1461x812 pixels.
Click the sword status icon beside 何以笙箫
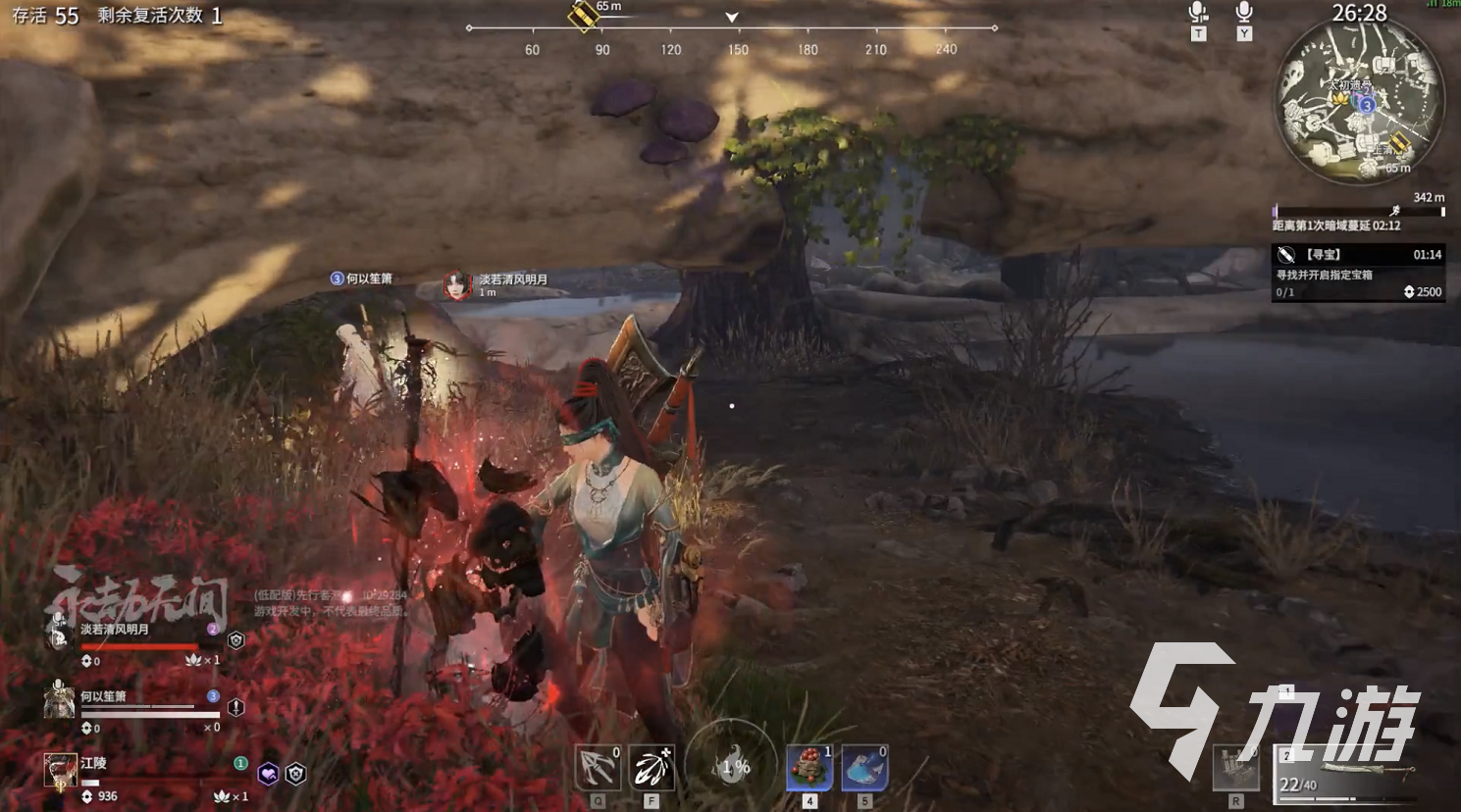point(235,707)
